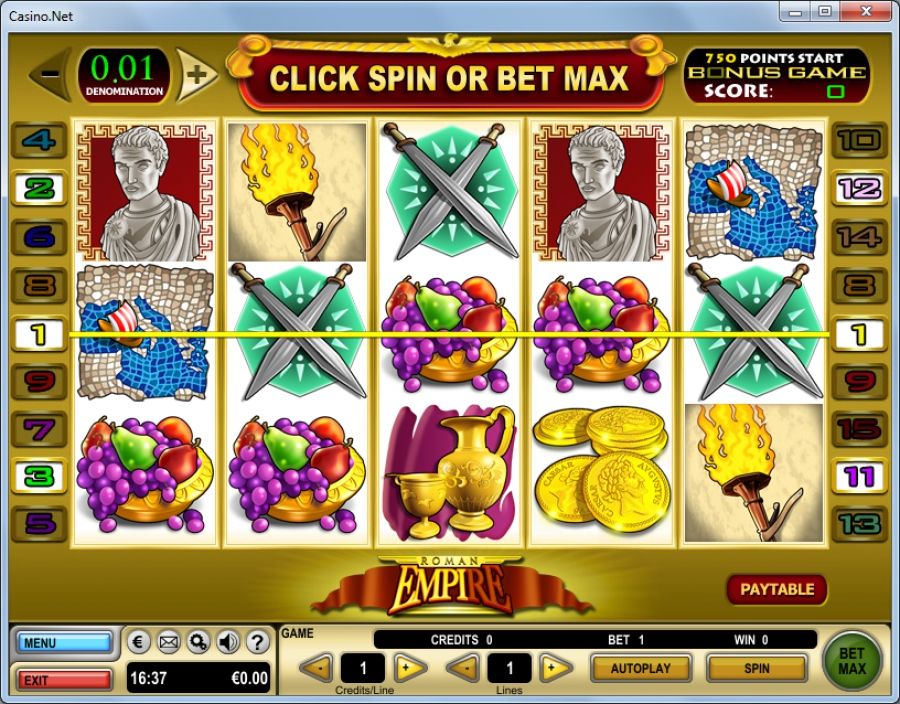Increase Credits/Line with the right arrow
Viewport: 900px width, 704px height.
(x=410, y=667)
